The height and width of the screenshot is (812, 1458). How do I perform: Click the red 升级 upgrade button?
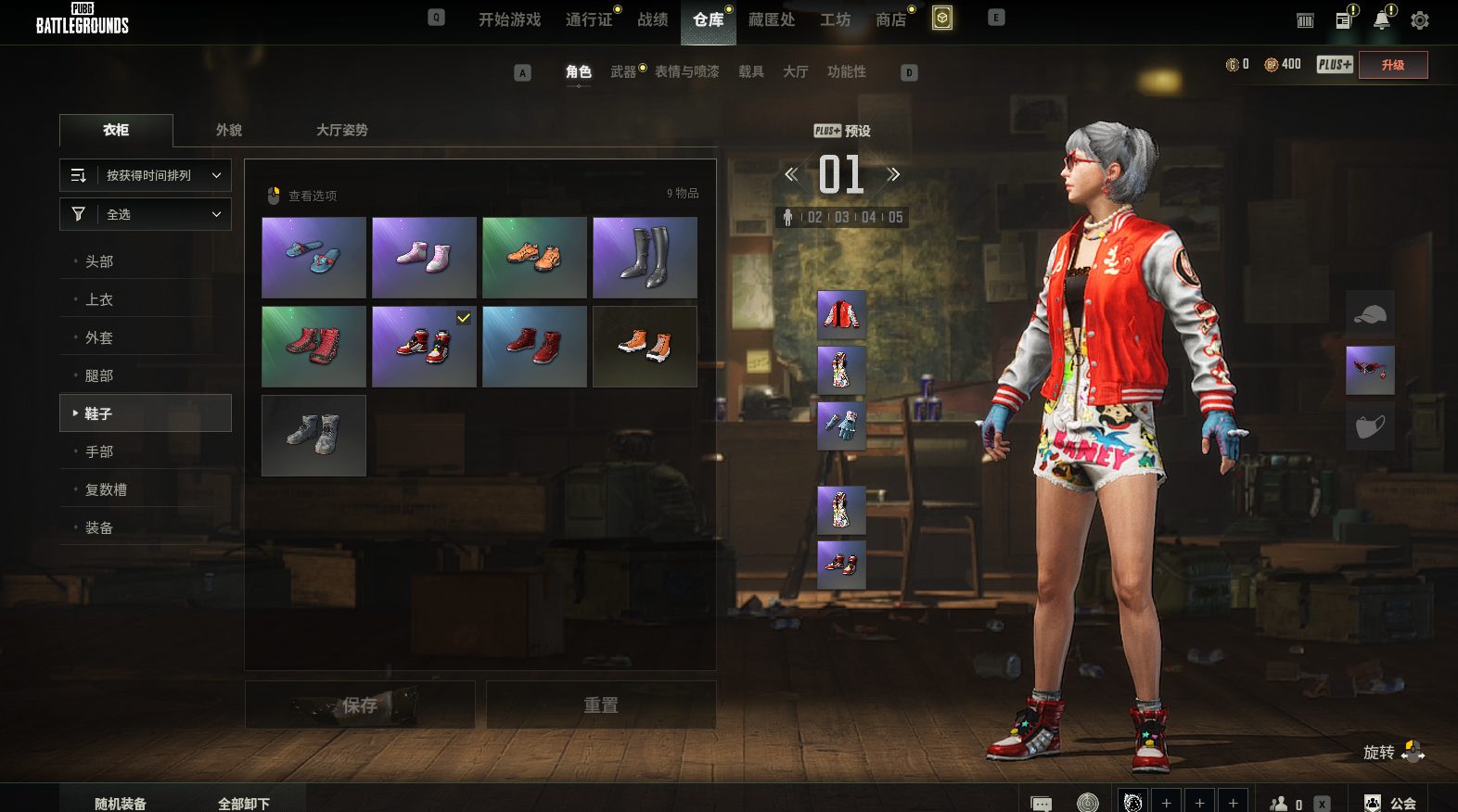point(1393,65)
